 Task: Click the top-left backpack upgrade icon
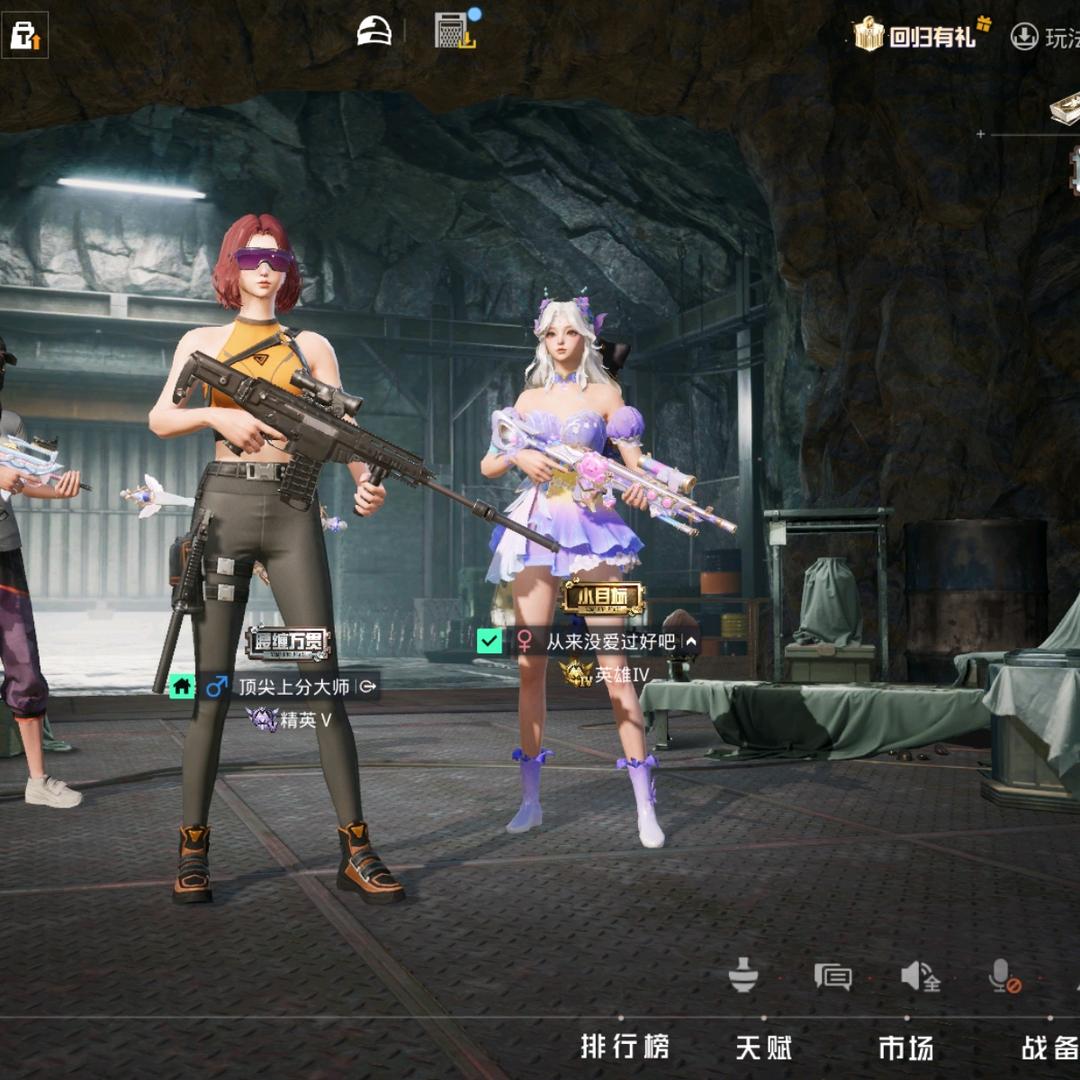[x=24, y=35]
